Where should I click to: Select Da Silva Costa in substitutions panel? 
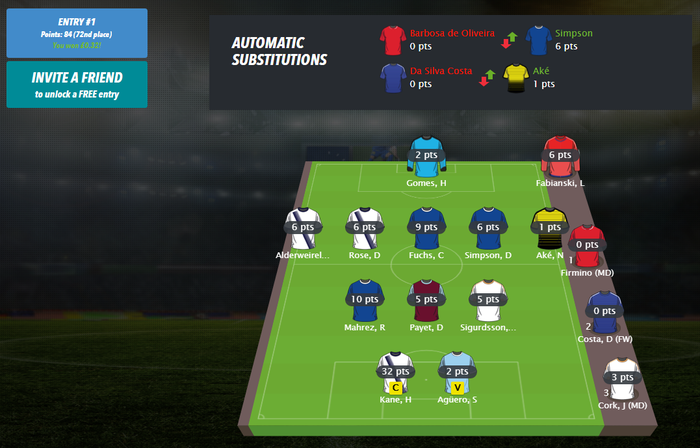392,77
